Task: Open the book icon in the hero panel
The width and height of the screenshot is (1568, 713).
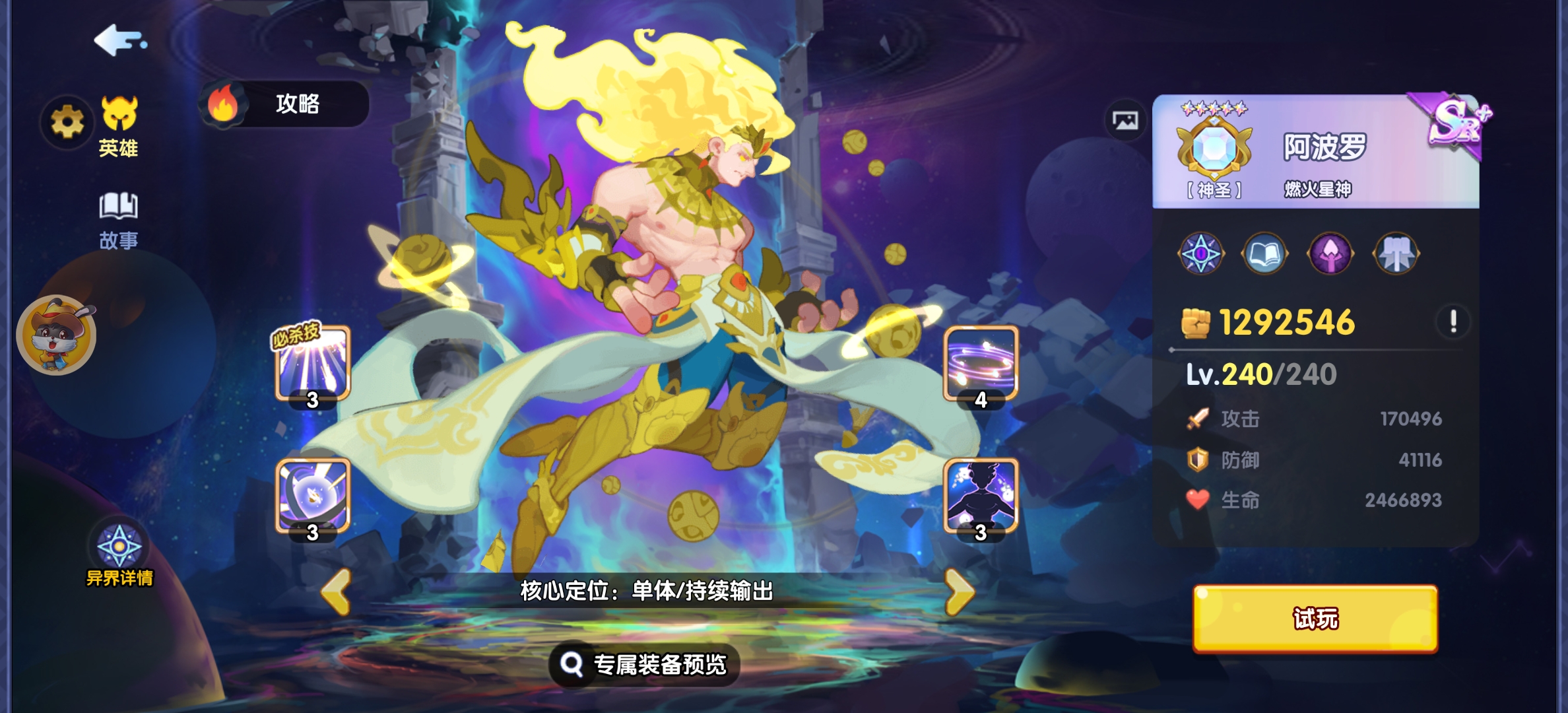Action: (x=1266, y=253)
